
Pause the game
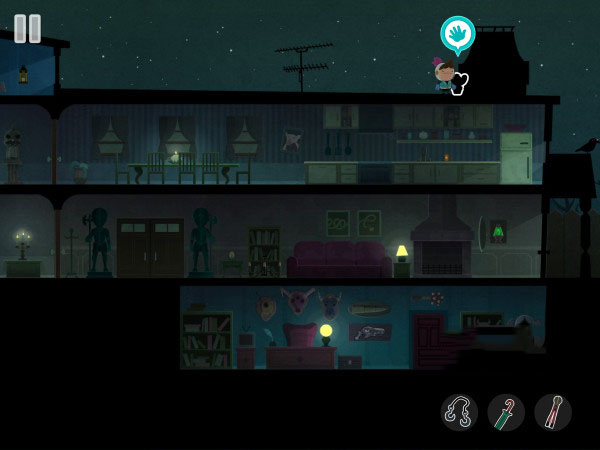pyautogui.click(x=28, y=28)
